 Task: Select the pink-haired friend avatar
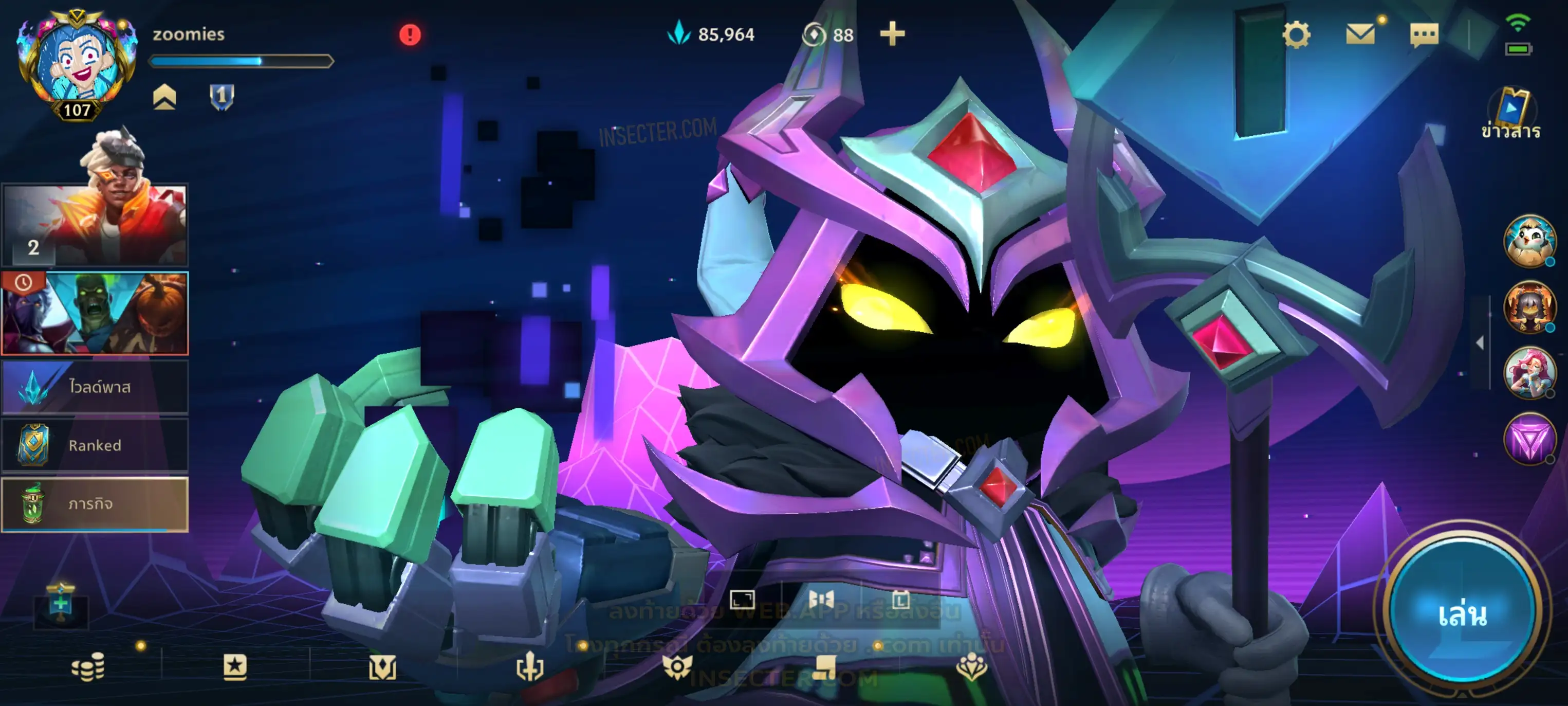tap(1528, 372)
